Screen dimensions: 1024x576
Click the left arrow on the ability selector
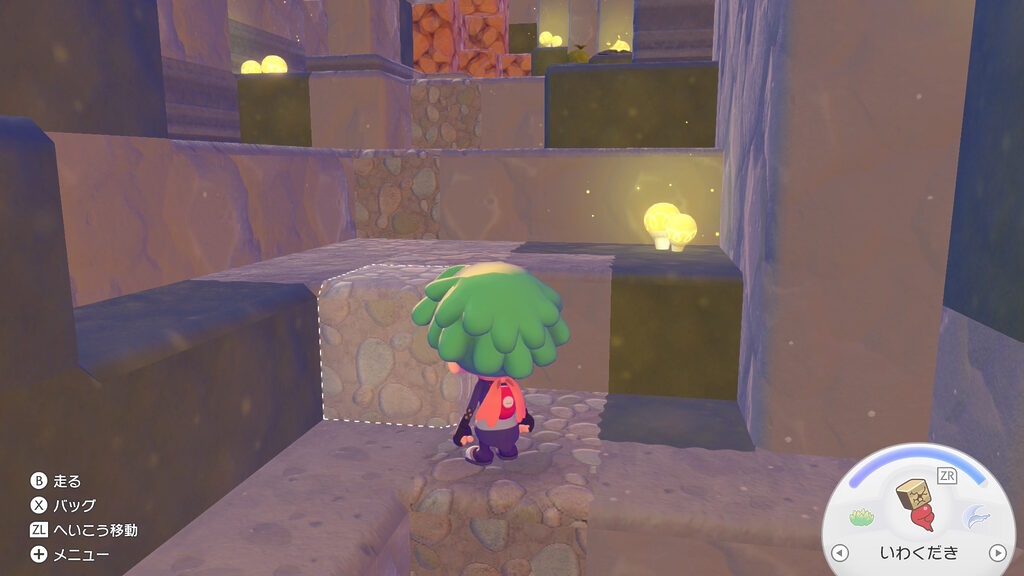[x=840, y=552]
